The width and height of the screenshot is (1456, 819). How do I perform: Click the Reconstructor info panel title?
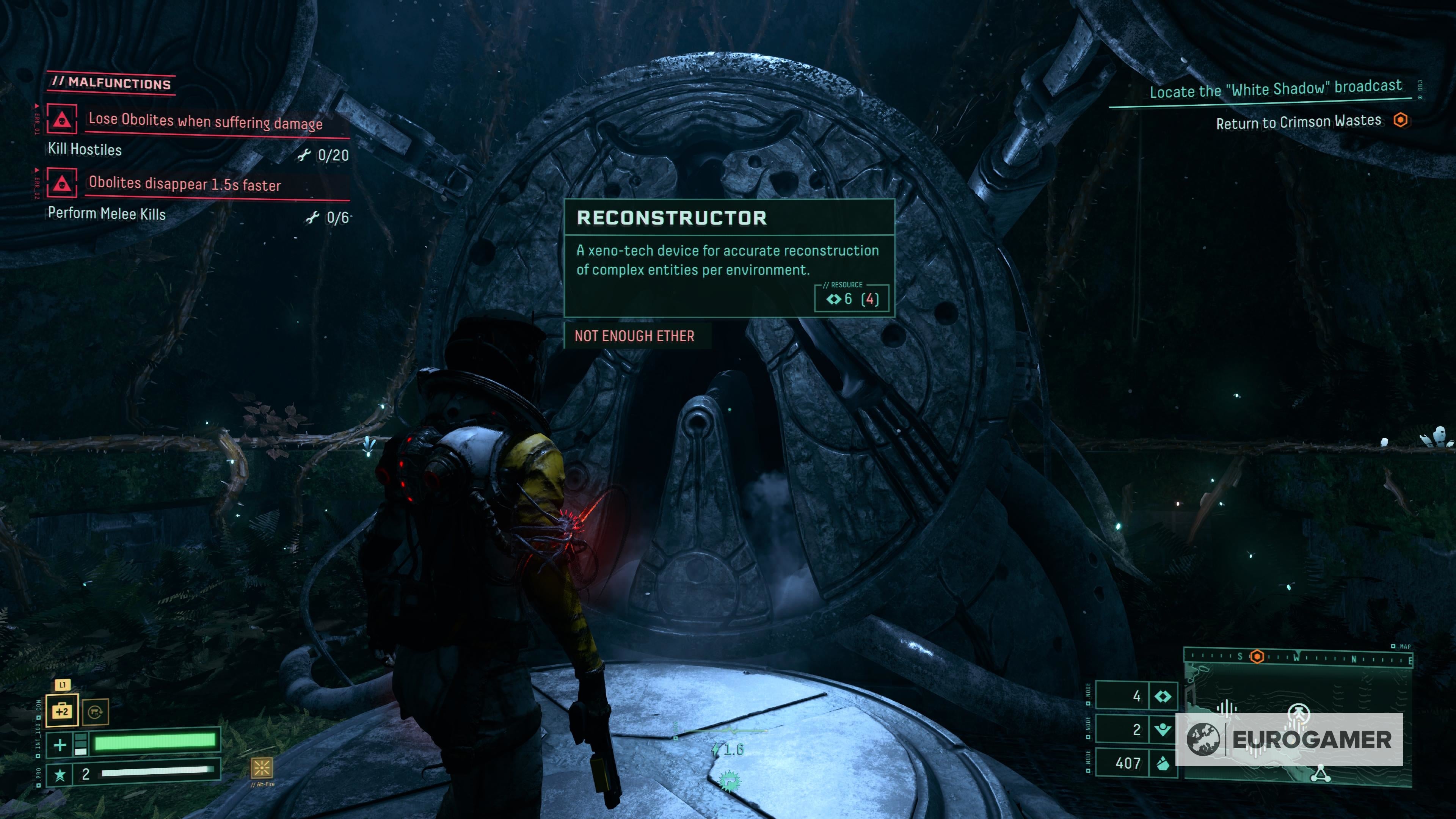pyautogui.click(x=672, y=218)
